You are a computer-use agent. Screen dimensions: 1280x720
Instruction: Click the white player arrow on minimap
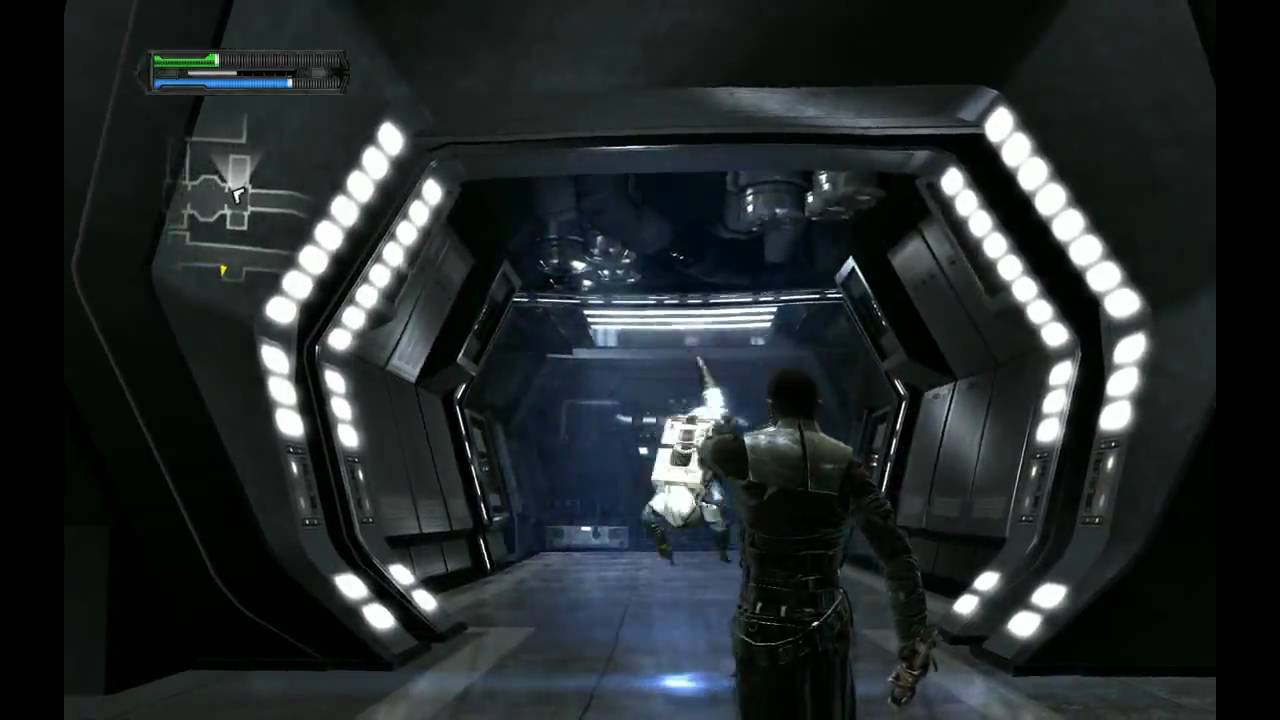point(237,195)
